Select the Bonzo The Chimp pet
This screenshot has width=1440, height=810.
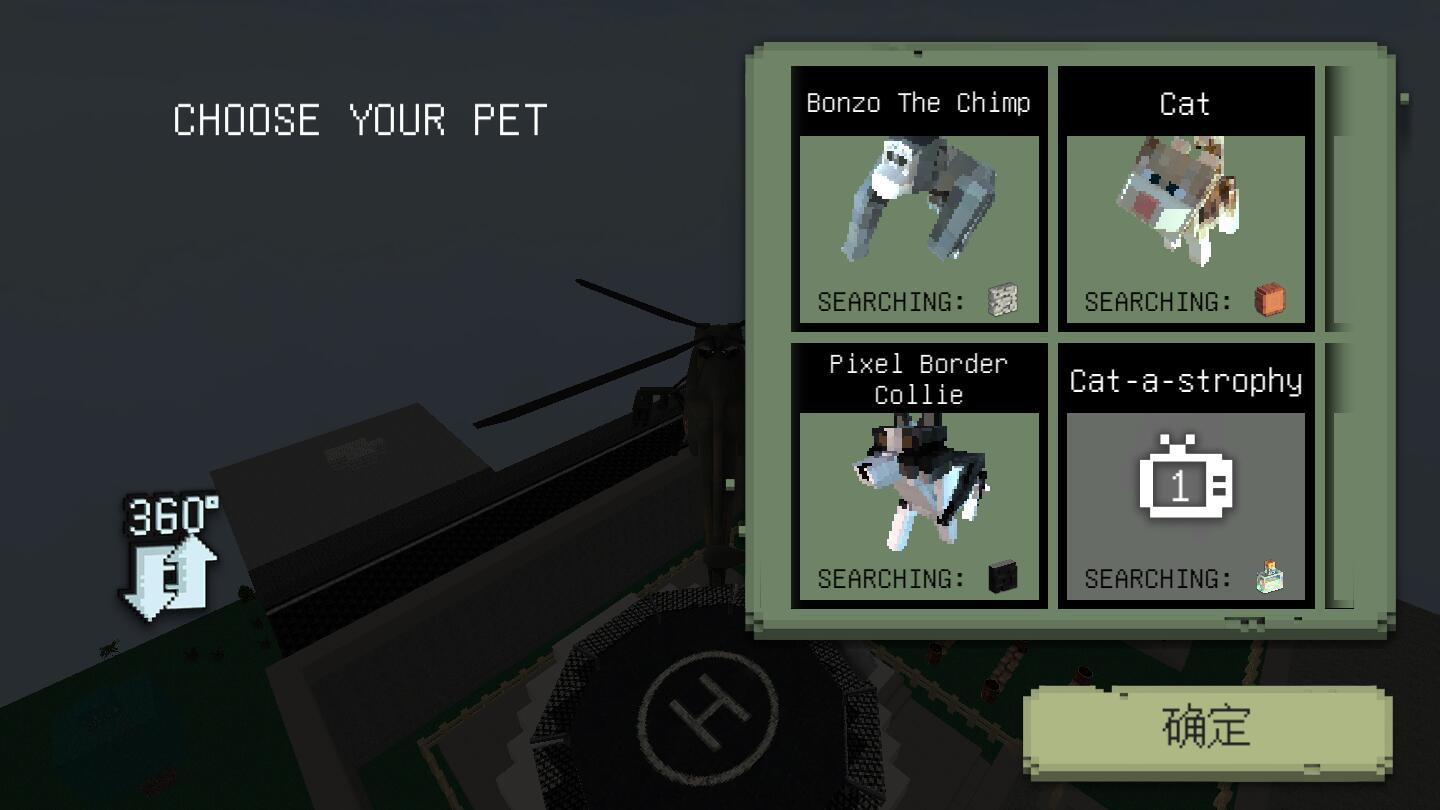[x=919, y=200]
